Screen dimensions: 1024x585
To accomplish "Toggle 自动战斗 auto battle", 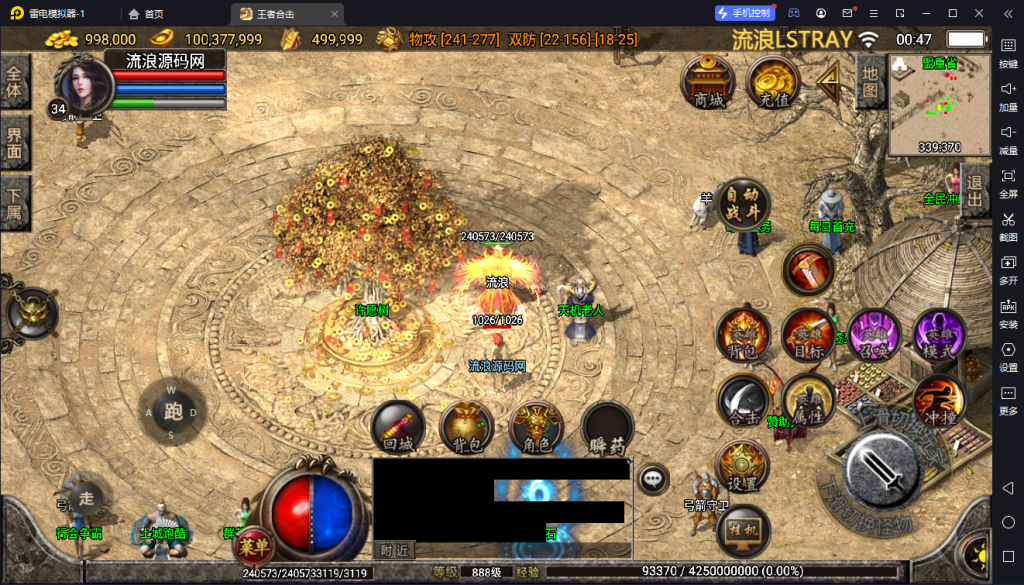I will tap(743, 205).
